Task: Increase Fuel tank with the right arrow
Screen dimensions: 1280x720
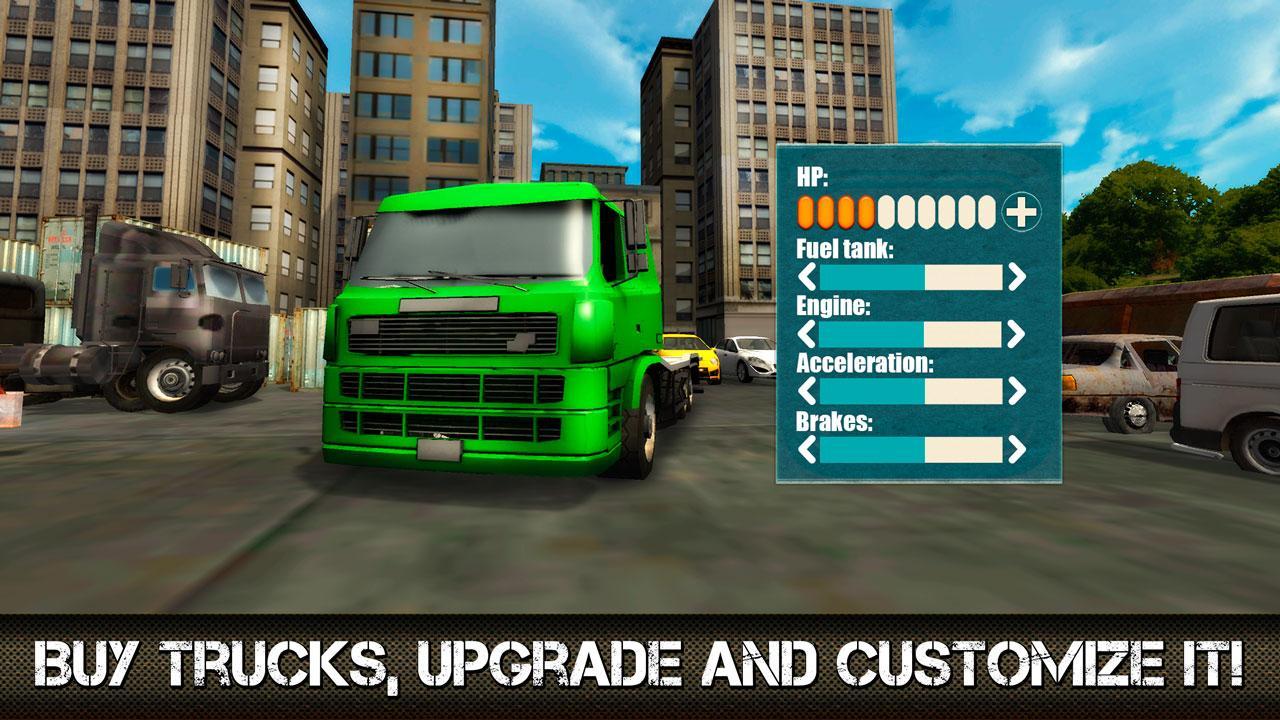Action: click(1017, 274)
